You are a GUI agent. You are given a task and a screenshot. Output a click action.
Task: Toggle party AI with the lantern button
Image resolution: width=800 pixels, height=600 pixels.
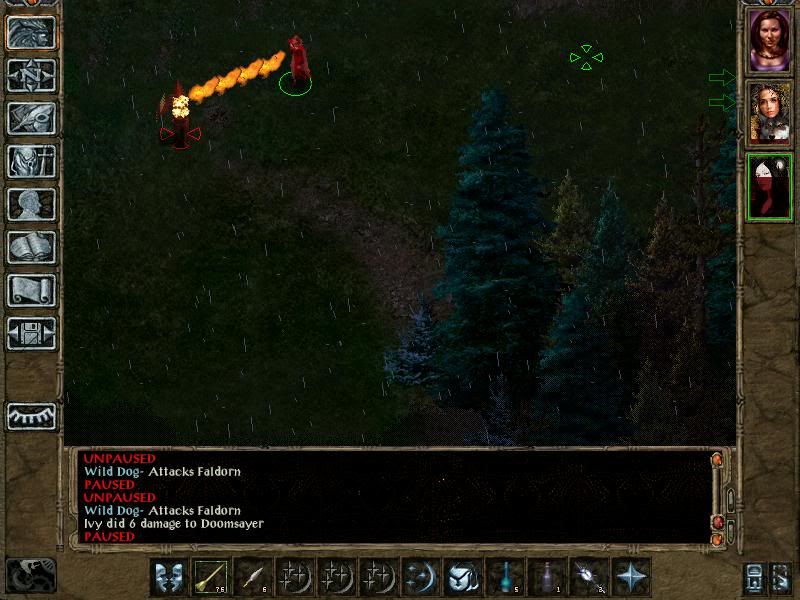click(x=753, y=577)
